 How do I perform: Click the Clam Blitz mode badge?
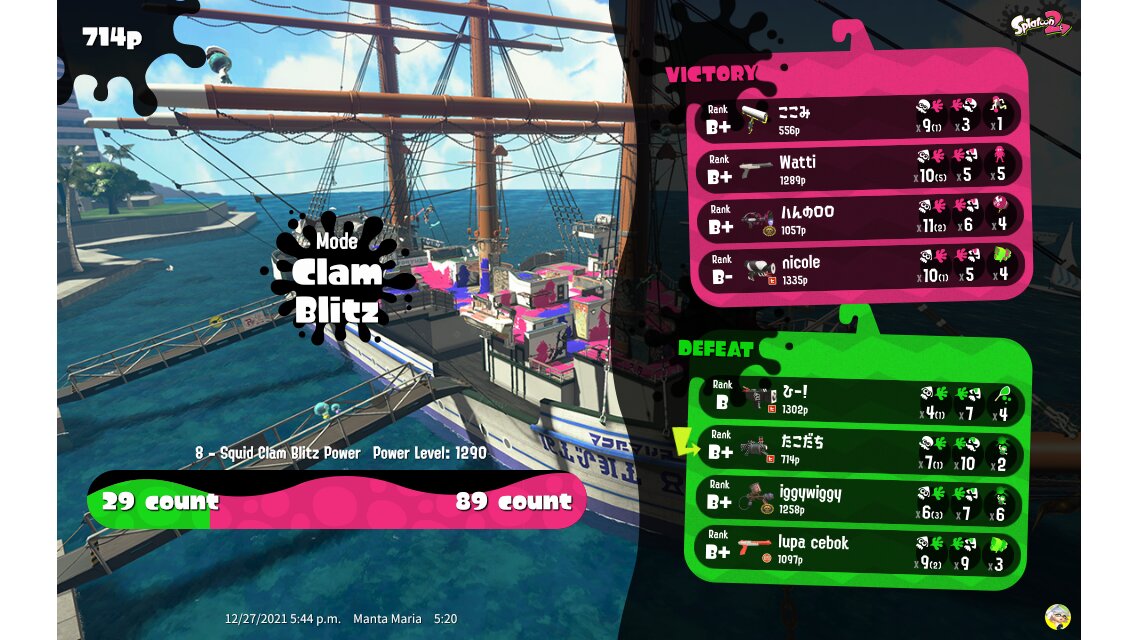click(337, 277)
